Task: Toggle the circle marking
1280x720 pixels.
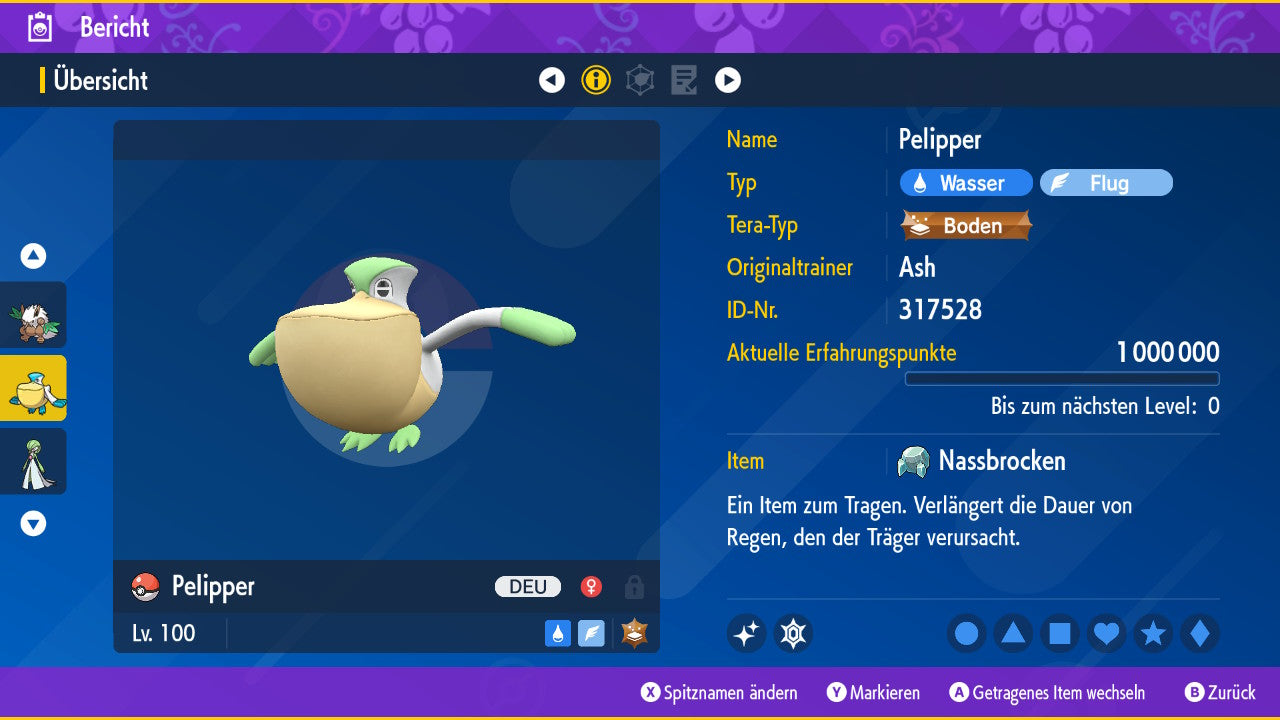Action: (967, 633)
